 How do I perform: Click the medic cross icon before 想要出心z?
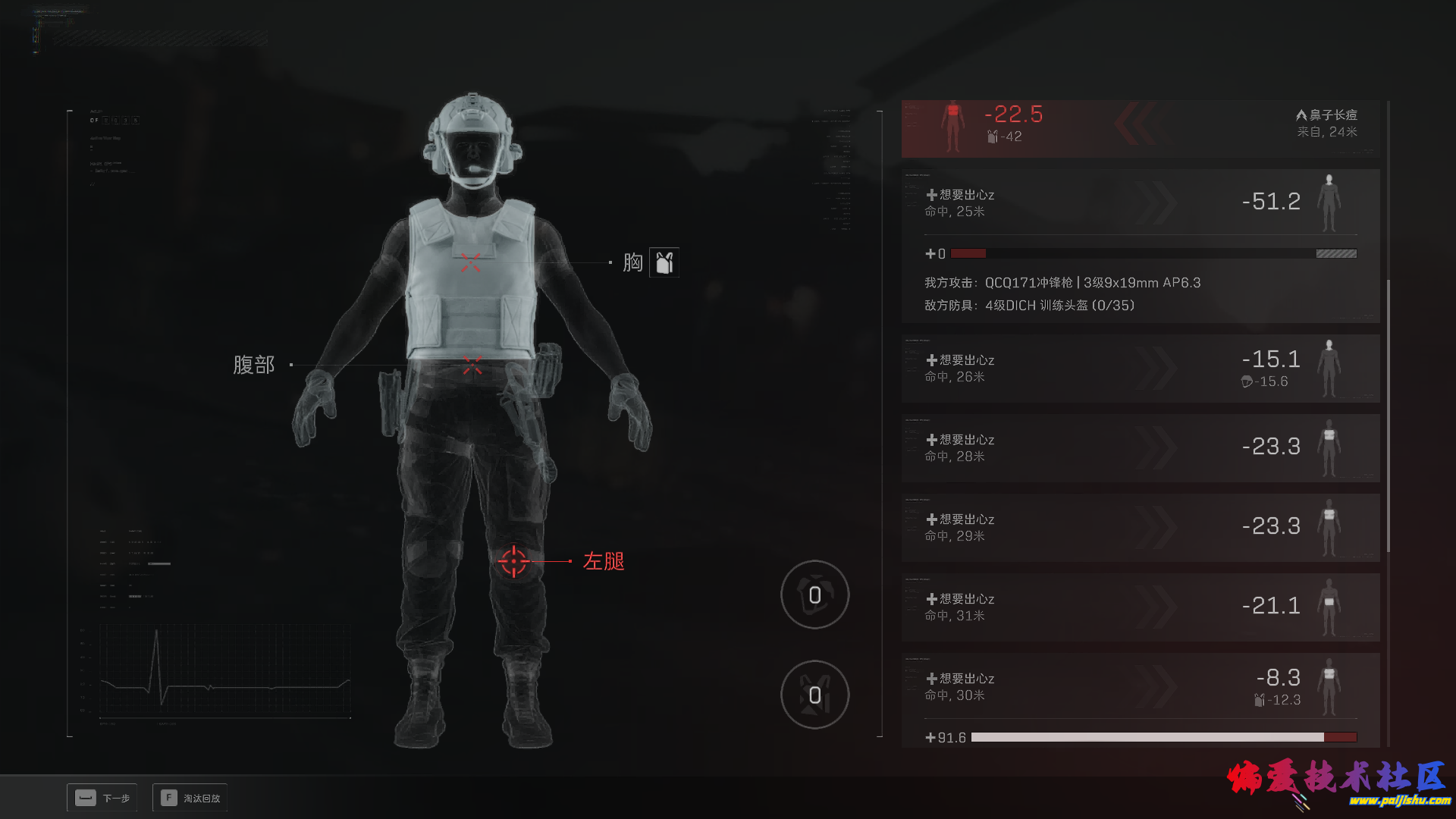[x=932, y=195]
